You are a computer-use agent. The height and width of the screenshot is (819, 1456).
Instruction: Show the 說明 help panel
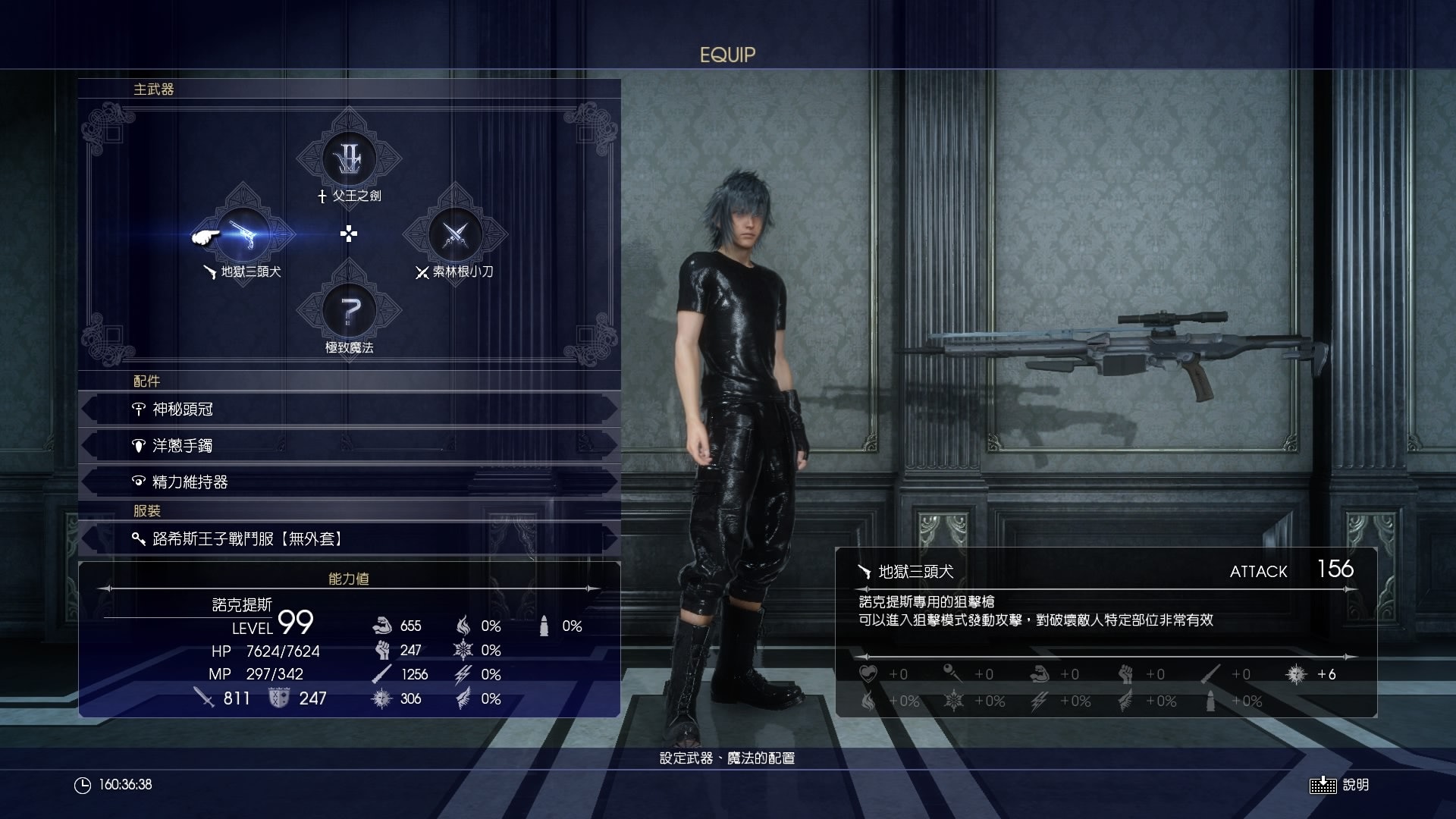pos(1339,785)
